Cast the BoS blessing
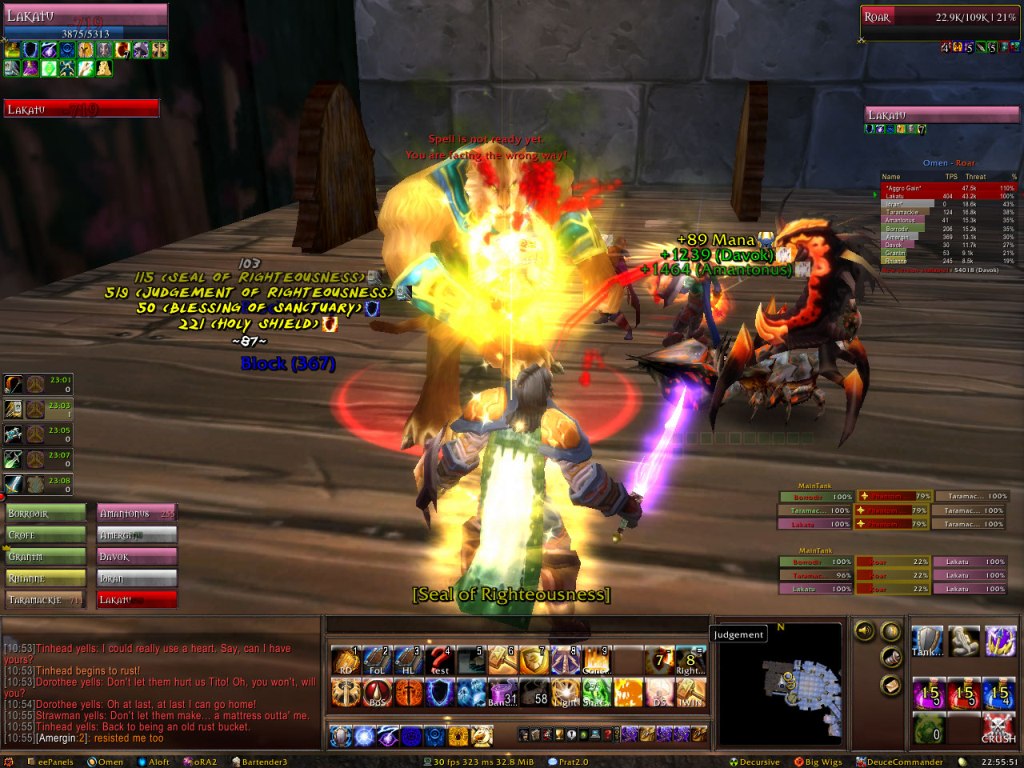This screenshot has width=1024, height=768. pos(377,692)
